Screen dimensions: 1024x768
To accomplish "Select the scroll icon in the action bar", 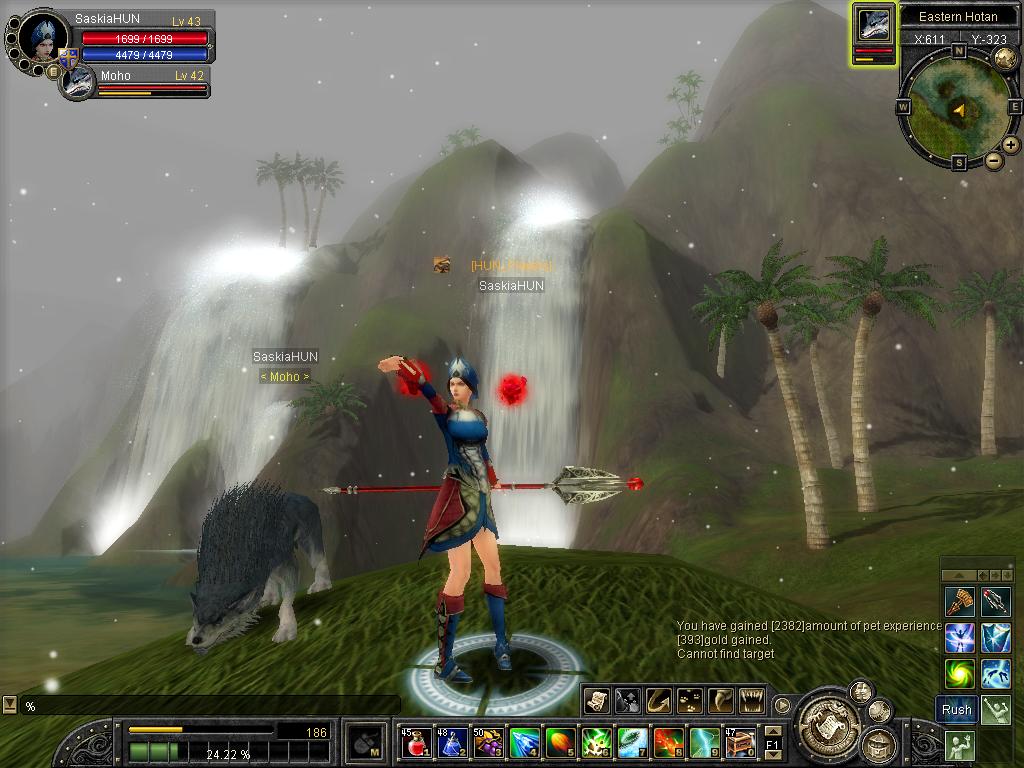I will coord(596,700).
